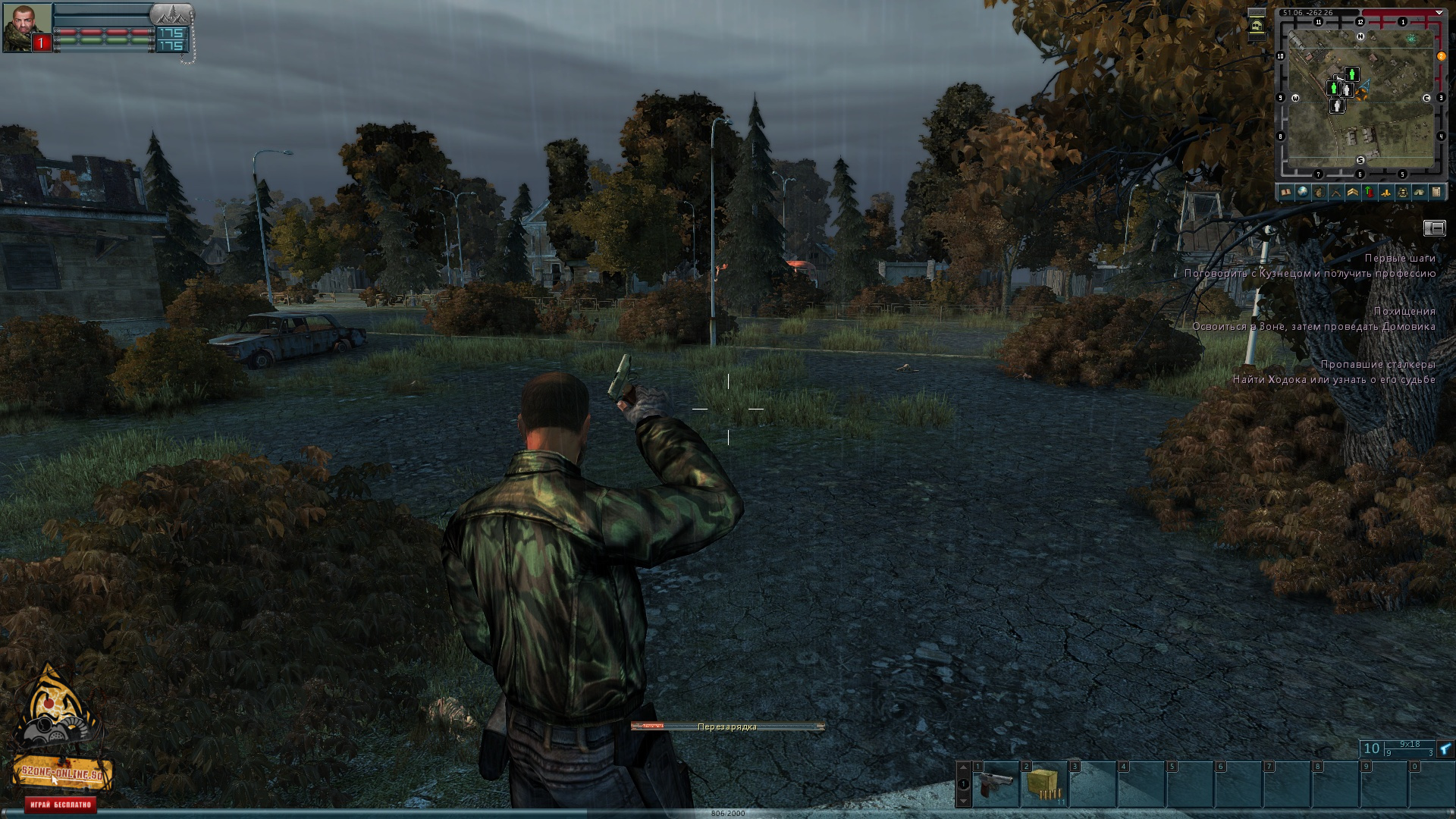The width and height of the screenshot is (1456, 819).
Task: Open the world map globe icon
Action: (x=1303, y=193)
